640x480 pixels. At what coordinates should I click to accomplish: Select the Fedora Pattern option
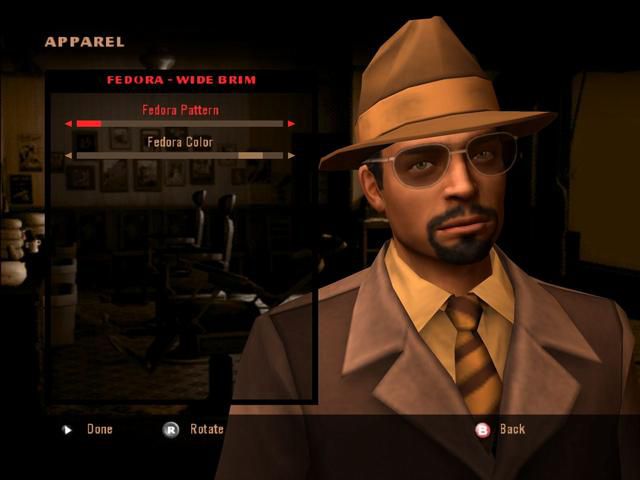point(180,110)
